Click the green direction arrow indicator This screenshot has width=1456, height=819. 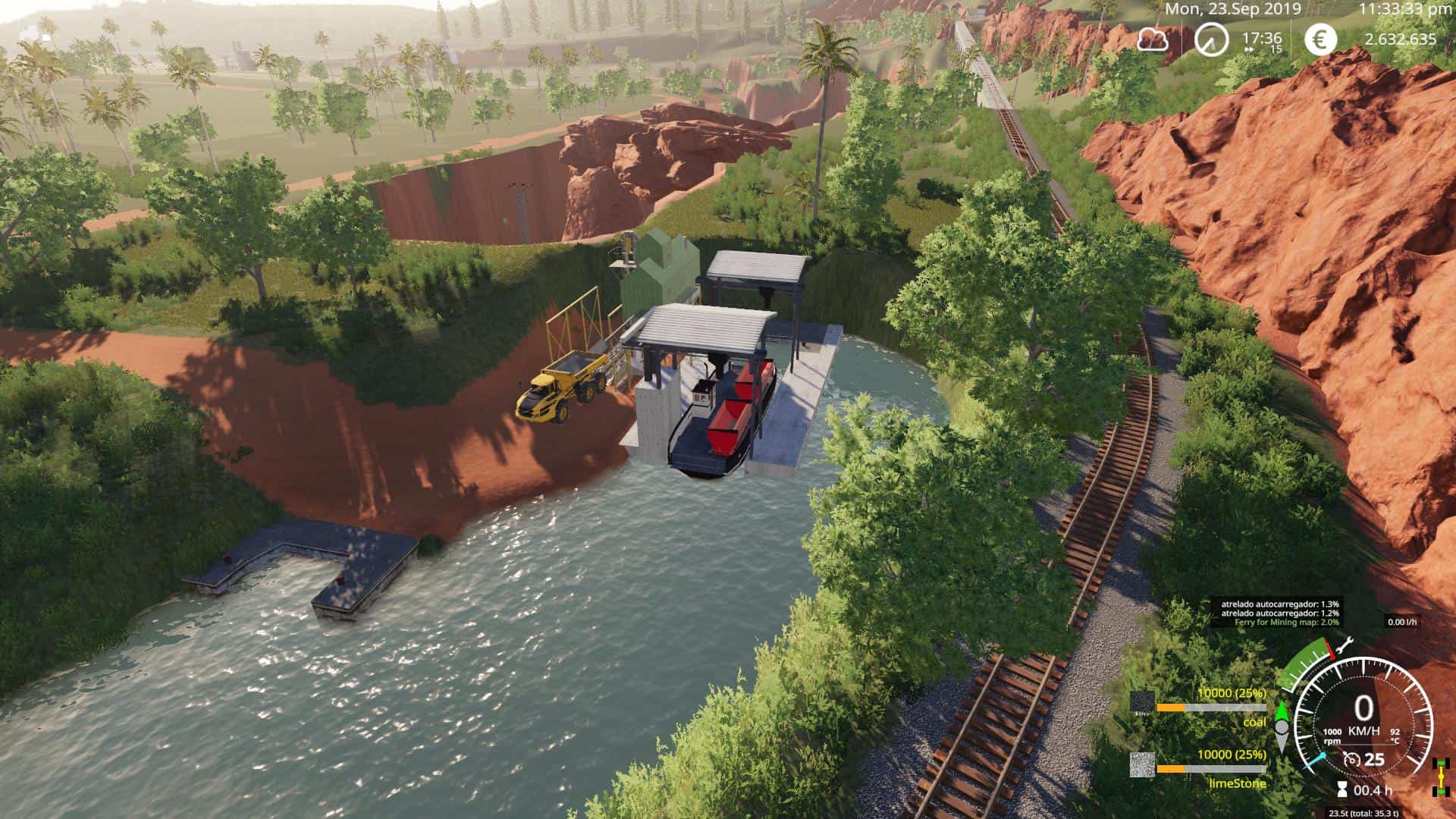(x=1282, y=714)
